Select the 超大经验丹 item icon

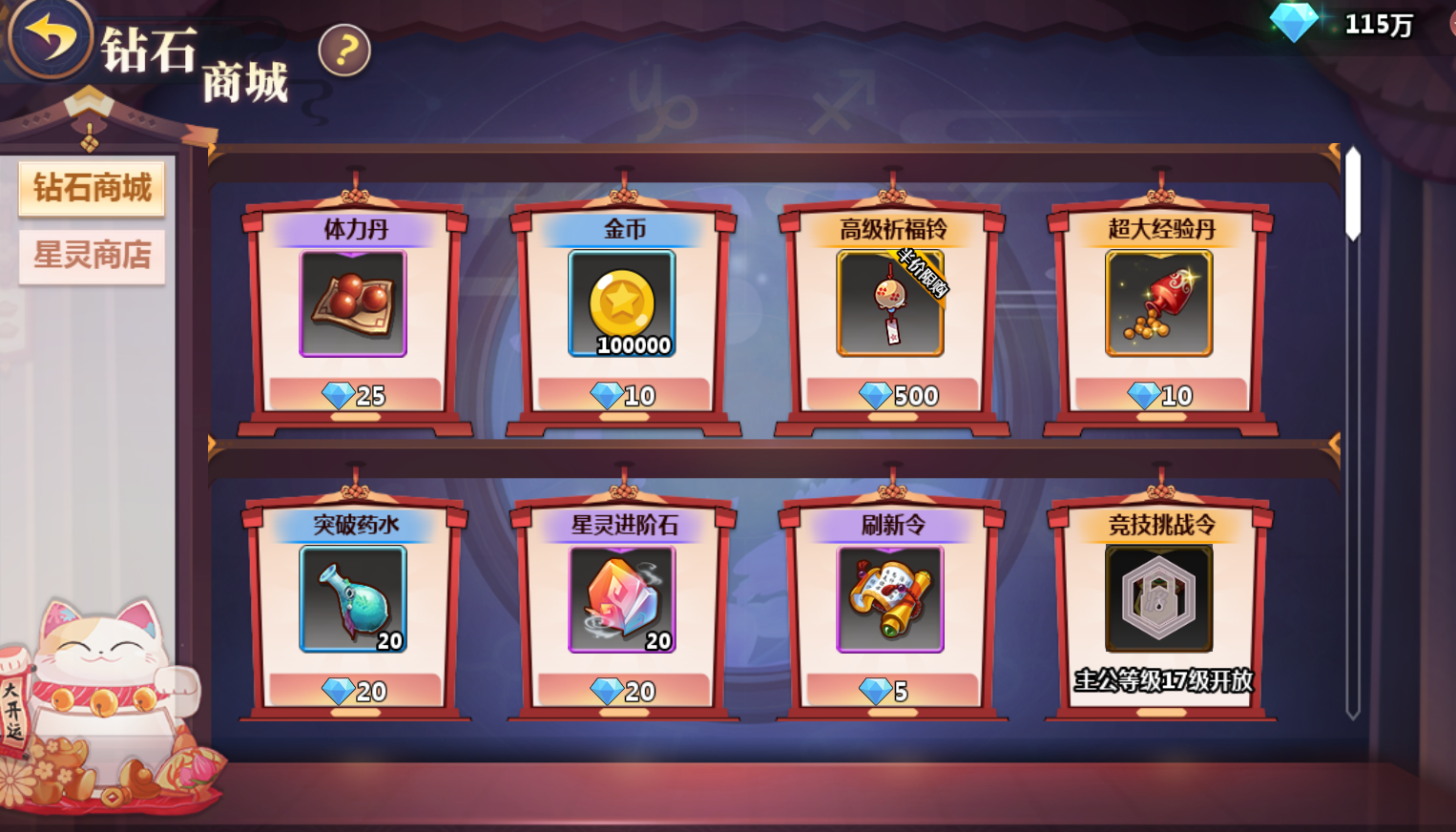coord(1158,303)
